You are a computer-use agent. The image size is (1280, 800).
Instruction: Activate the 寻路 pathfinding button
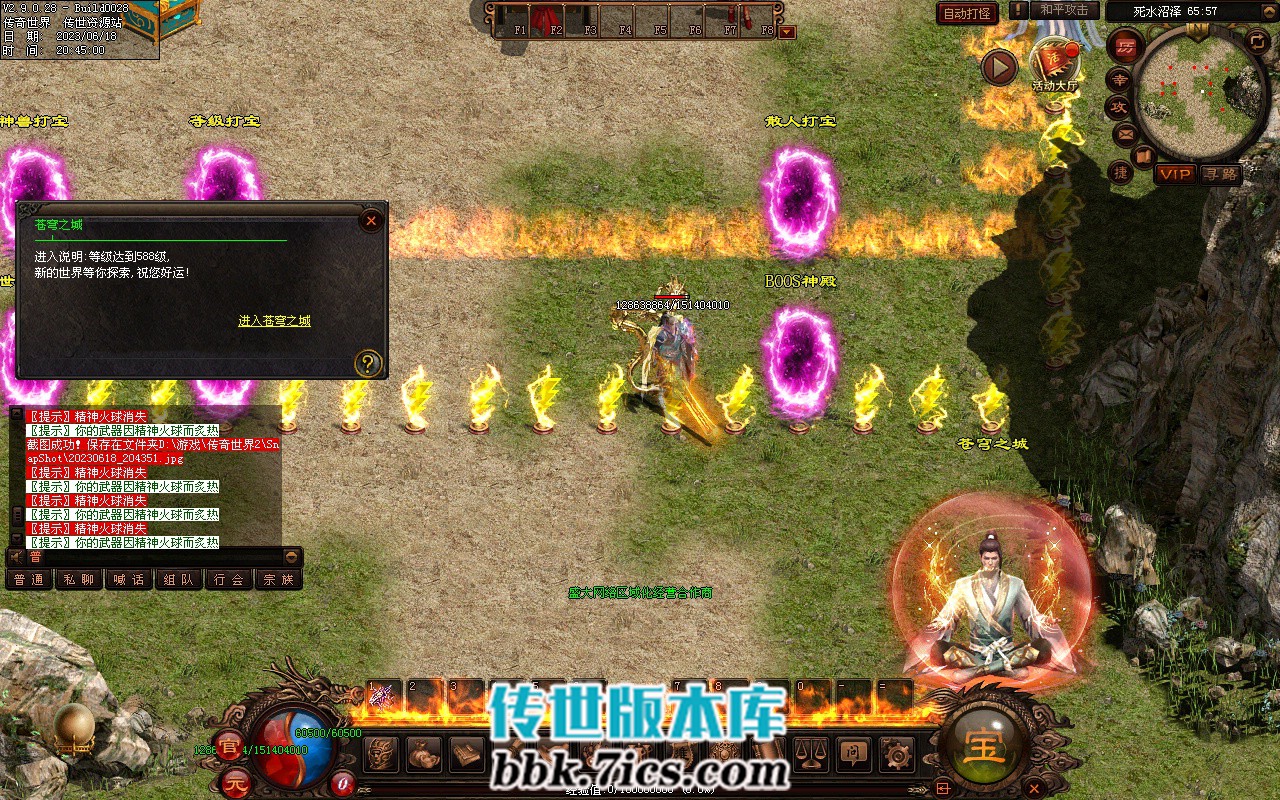pos(1220,174)
